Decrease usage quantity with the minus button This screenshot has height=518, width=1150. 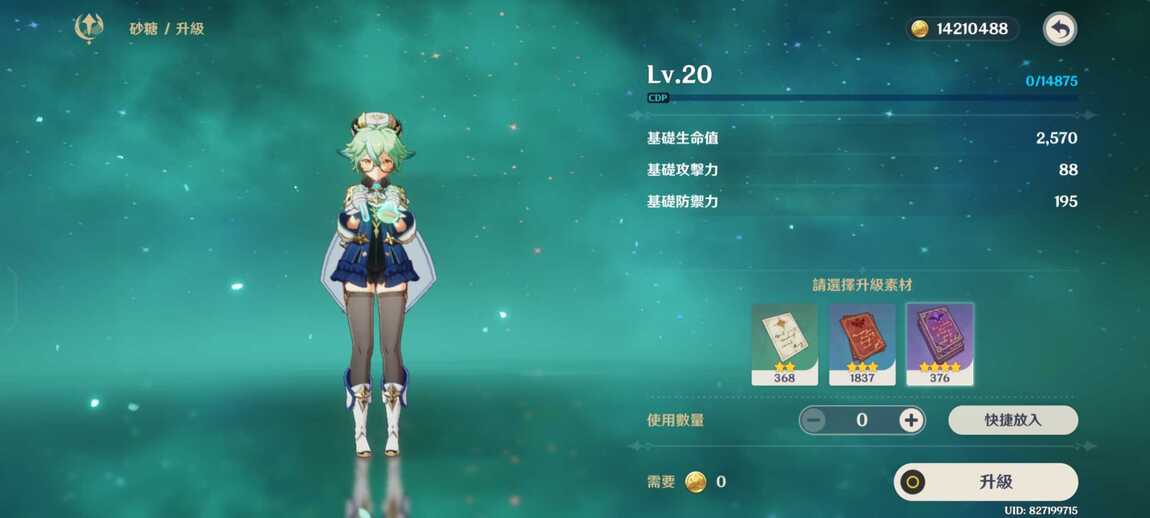click(x=814, y=420)
